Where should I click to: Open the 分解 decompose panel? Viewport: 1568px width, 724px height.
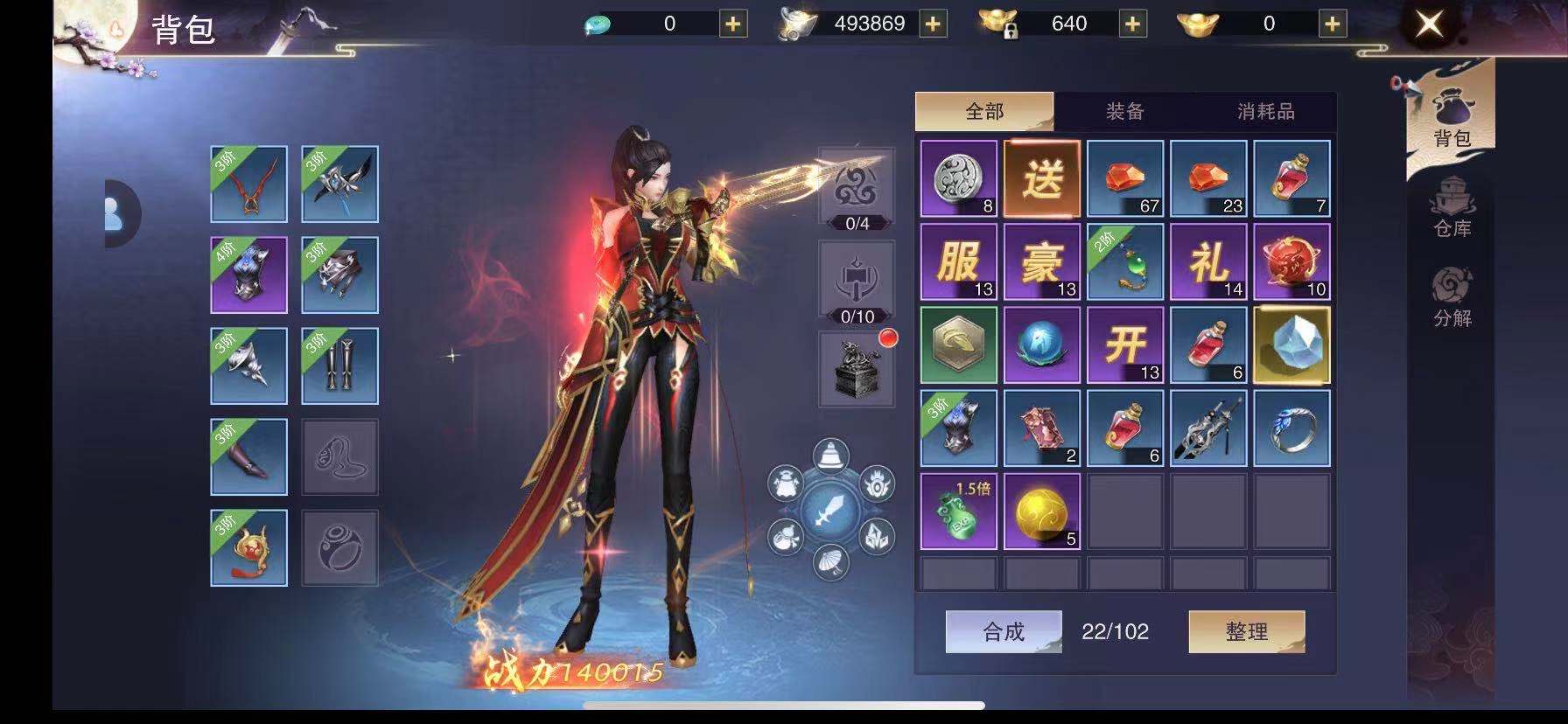pos(1452,298)
